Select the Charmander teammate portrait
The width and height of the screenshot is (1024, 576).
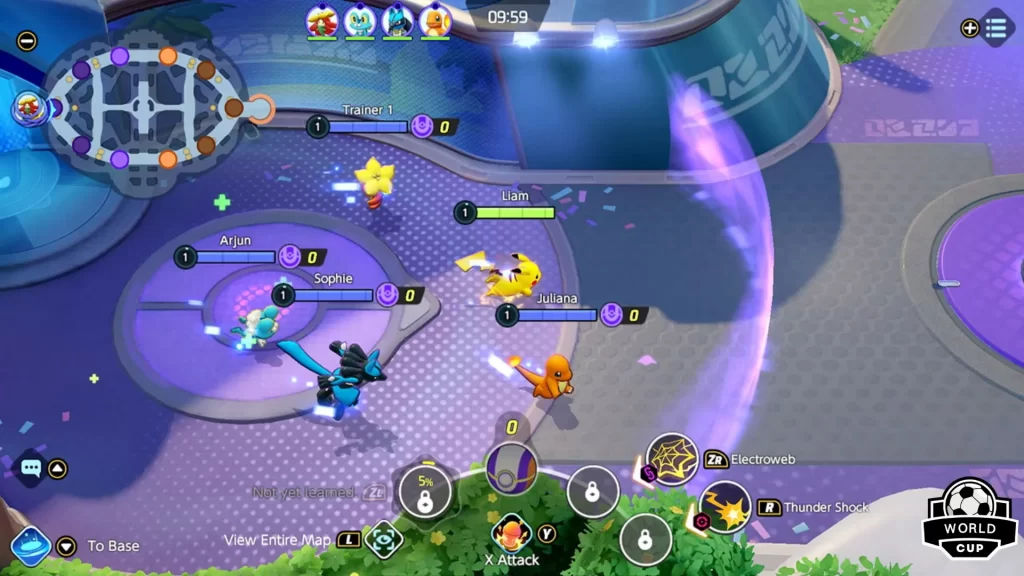point(435,20)
